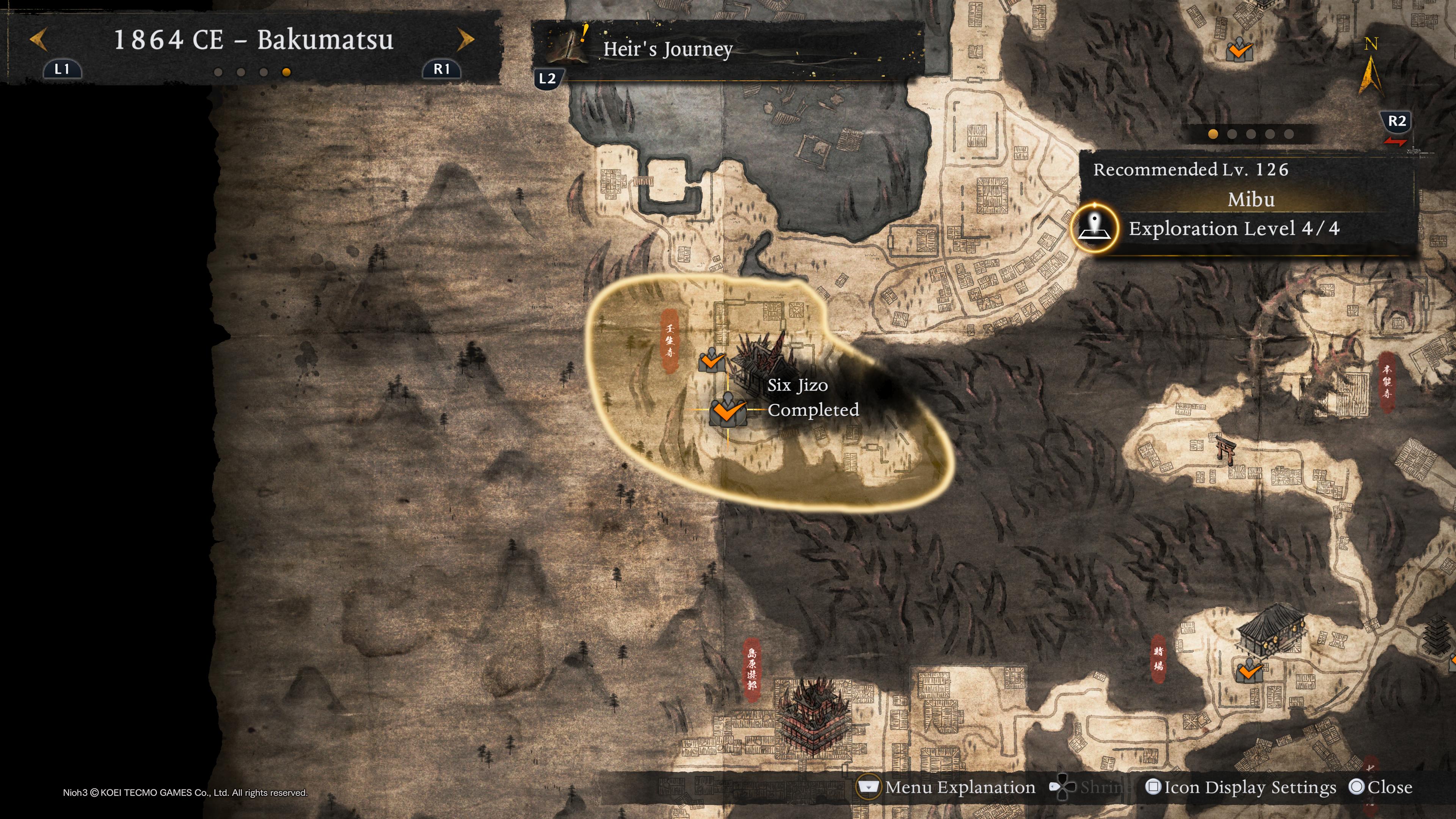Image resolution: width=1456 pixels, height=819 pixels.
Task: Open the Mibu region info panel
Action: pos(1250,199)
